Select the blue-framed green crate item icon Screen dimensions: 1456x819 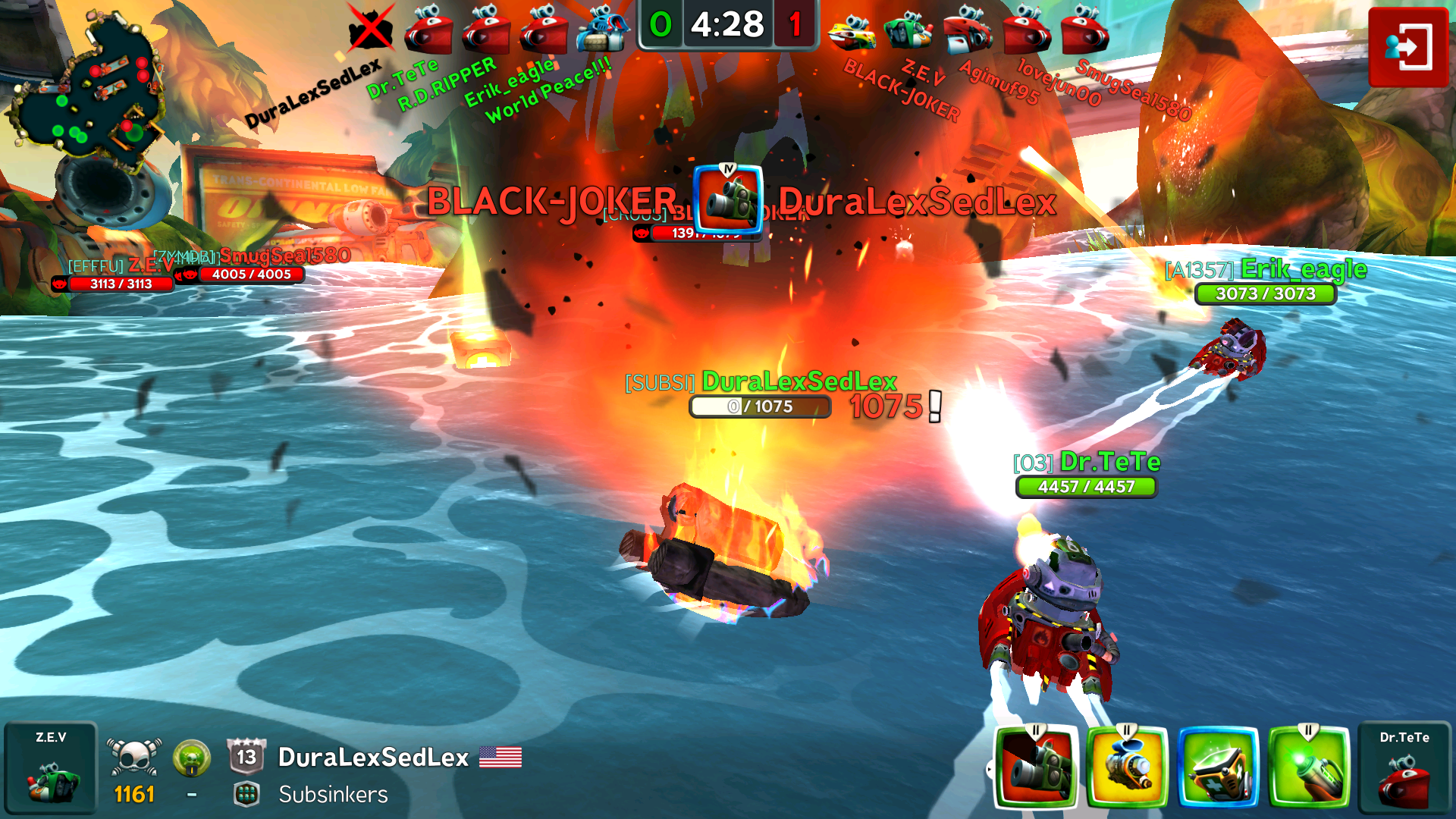pos(1219,767)
